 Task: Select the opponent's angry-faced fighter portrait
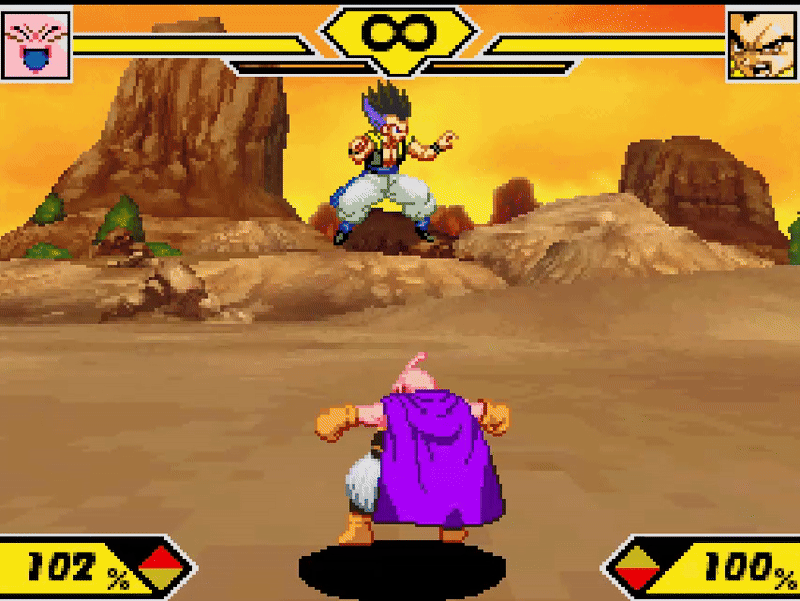[x=761, y=44]
